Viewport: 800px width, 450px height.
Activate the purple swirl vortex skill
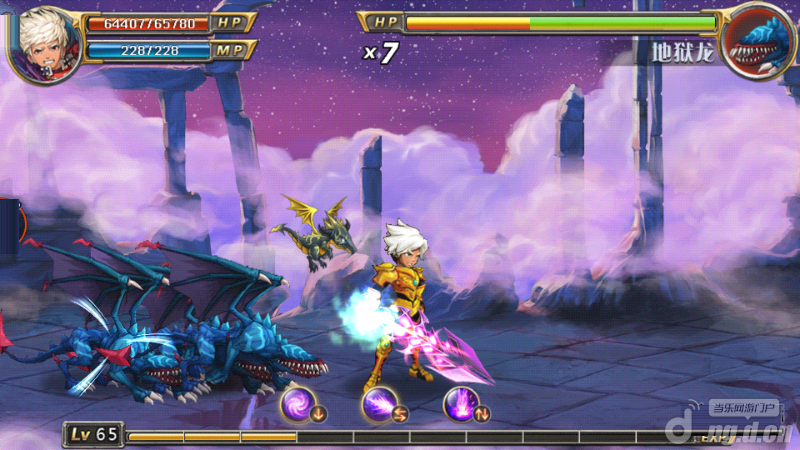[x=297, y=404]
